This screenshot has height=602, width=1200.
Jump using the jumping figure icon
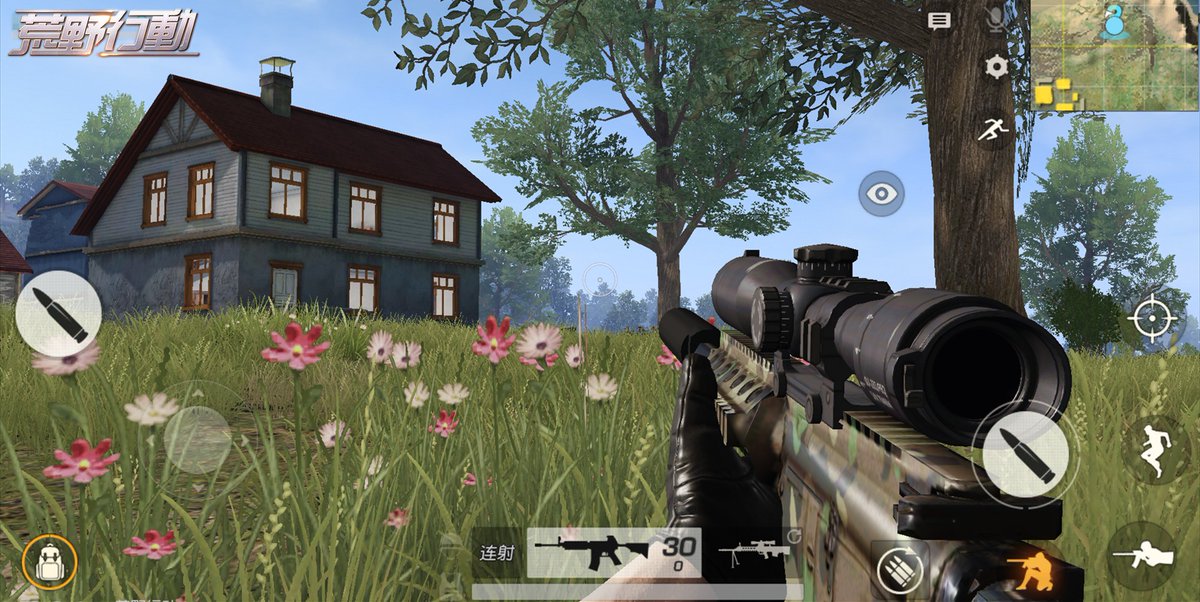pos(1154,448)
